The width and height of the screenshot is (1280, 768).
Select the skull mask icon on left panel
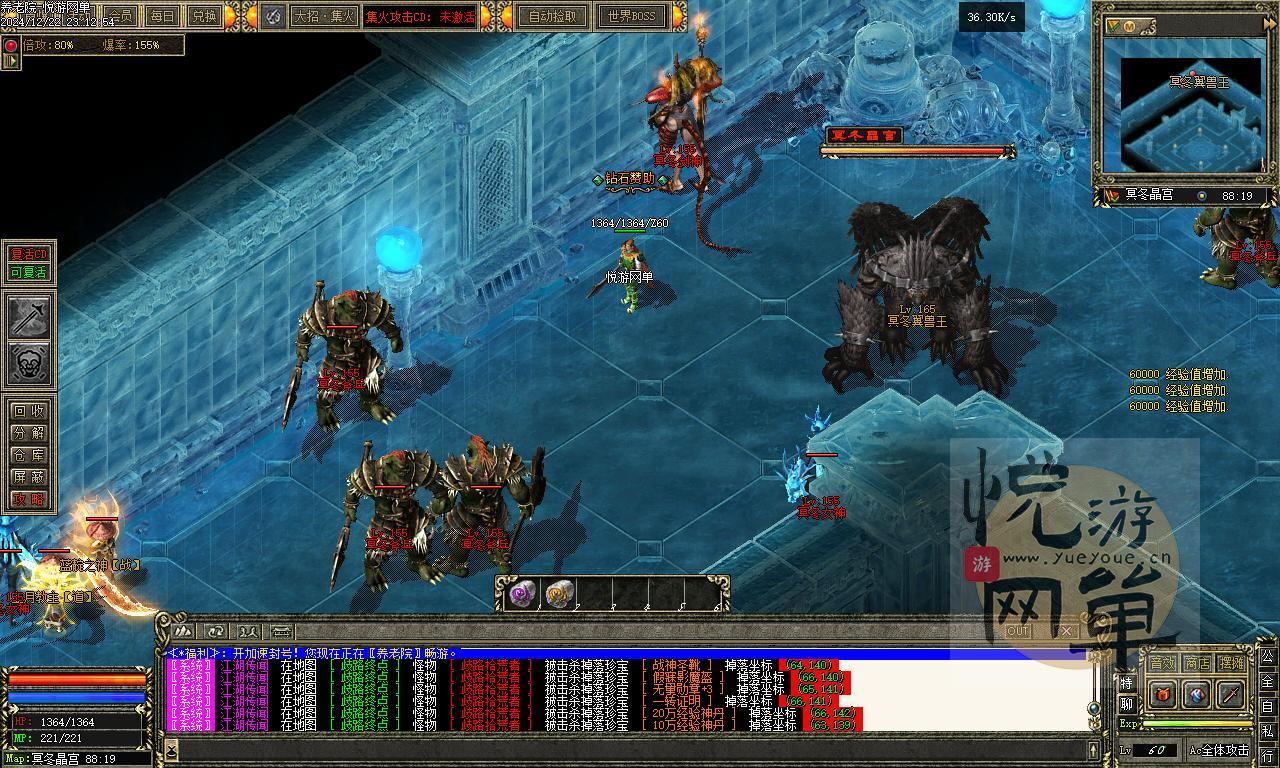30,364
